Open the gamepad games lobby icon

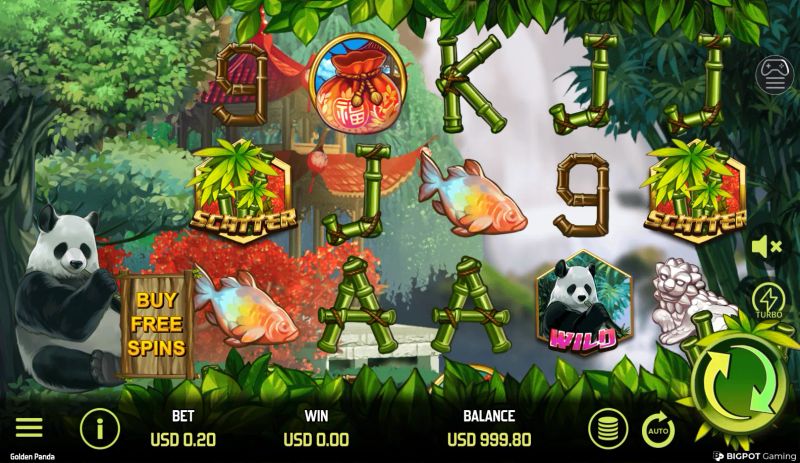(774, 75)
